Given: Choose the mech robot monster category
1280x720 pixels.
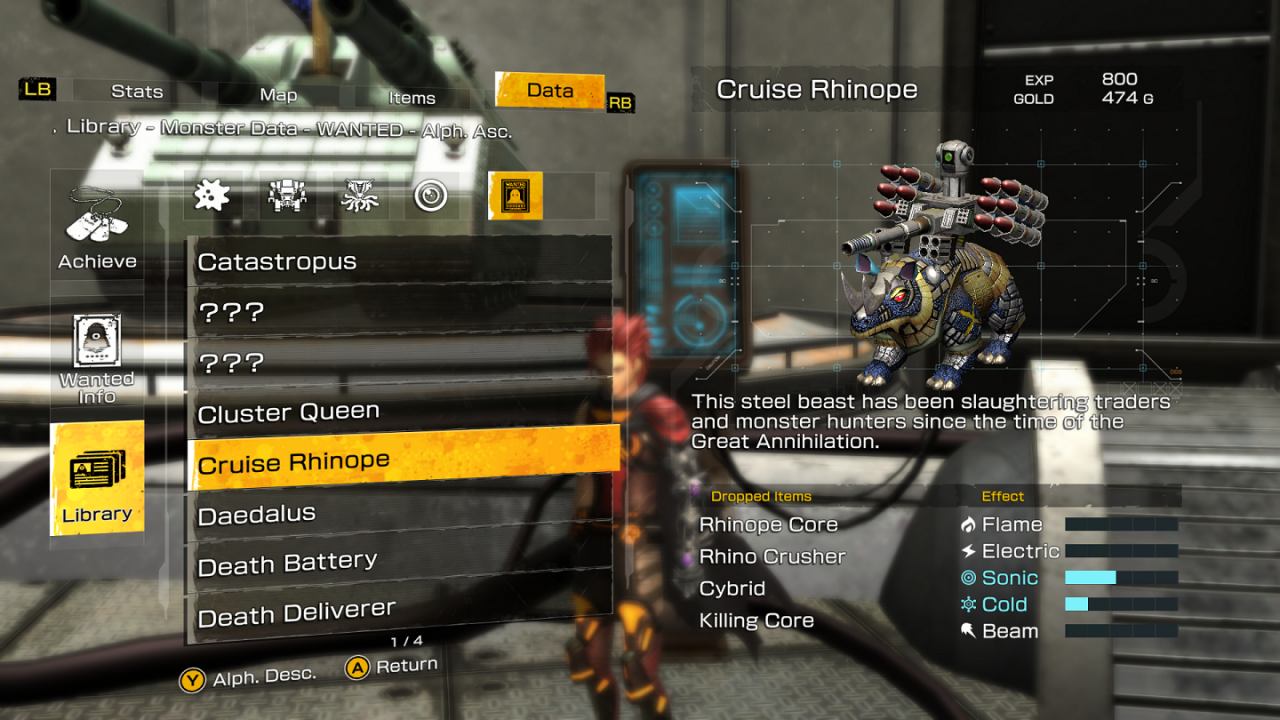Looking at the screenshot, I should click(x=287, y=196).
